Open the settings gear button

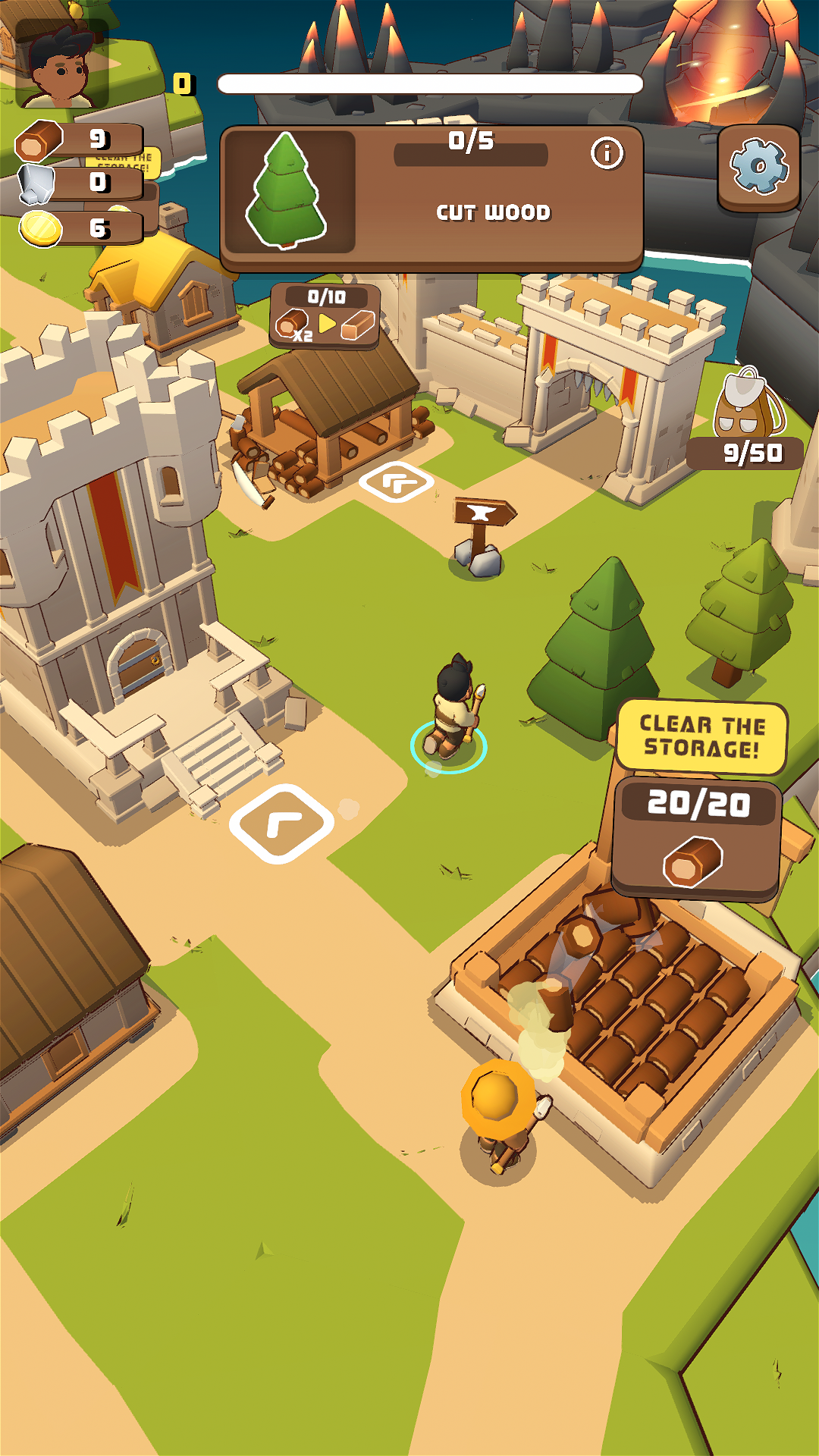[758, 167]
